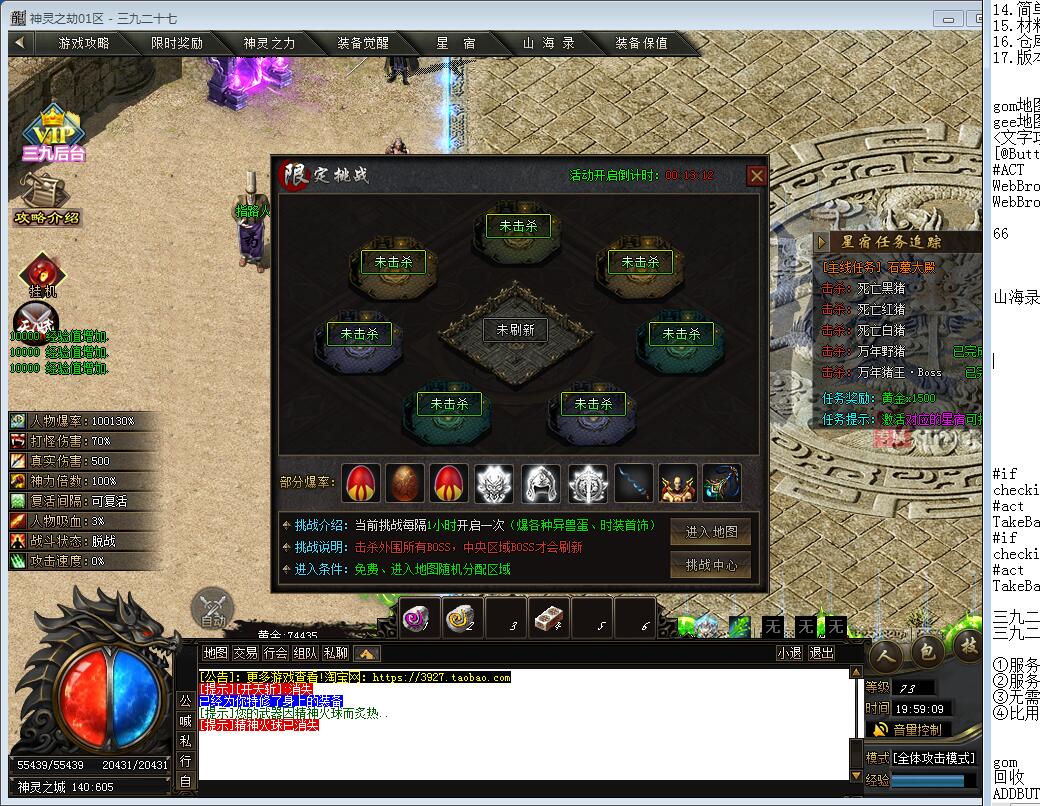Toggle the 挂机 auto-farm icon
Image resolution: width=1040 pixels, height=806 pixels.
click(x=42, y=275)
